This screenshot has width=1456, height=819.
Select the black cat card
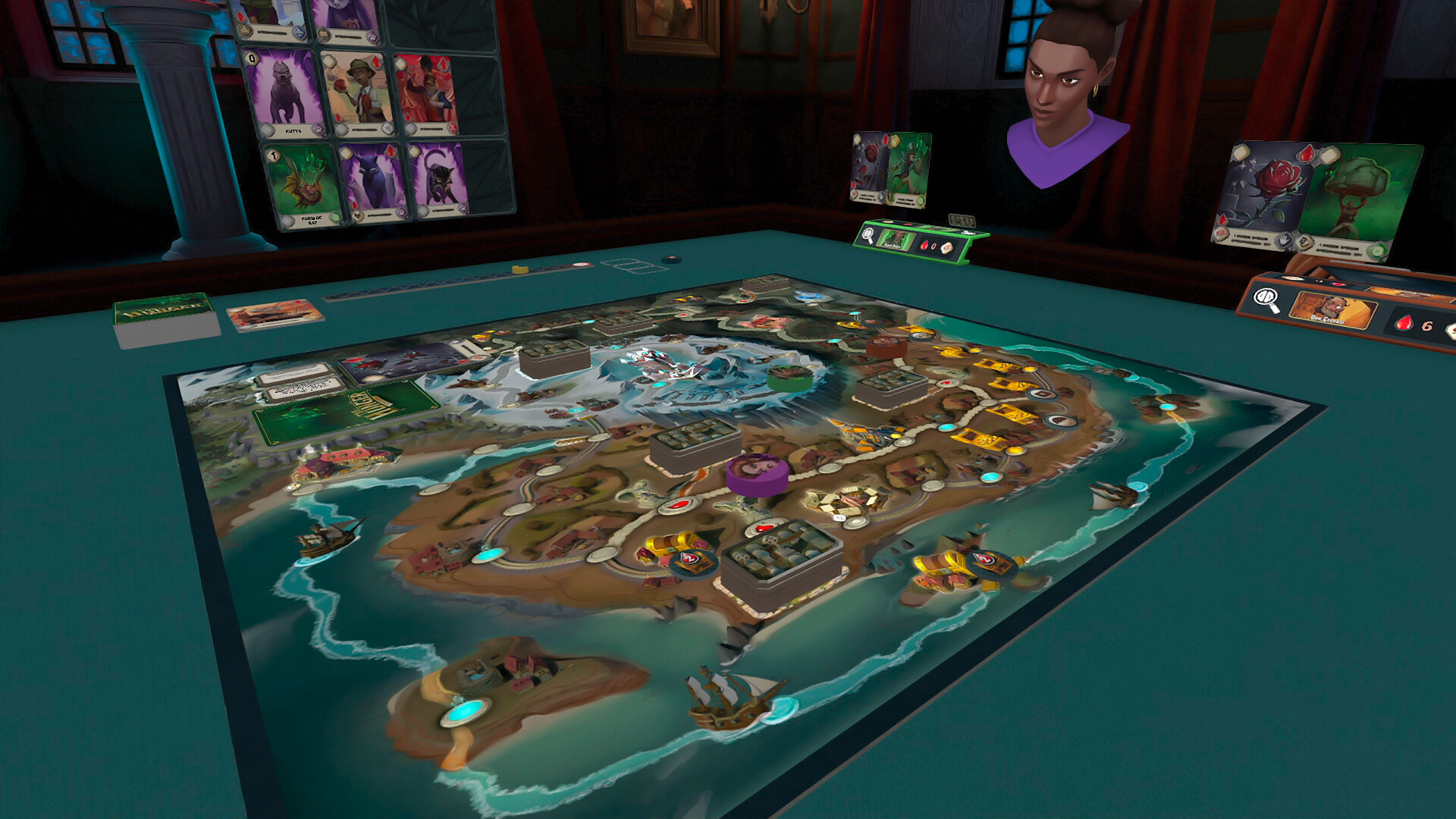tap(439, 180)
